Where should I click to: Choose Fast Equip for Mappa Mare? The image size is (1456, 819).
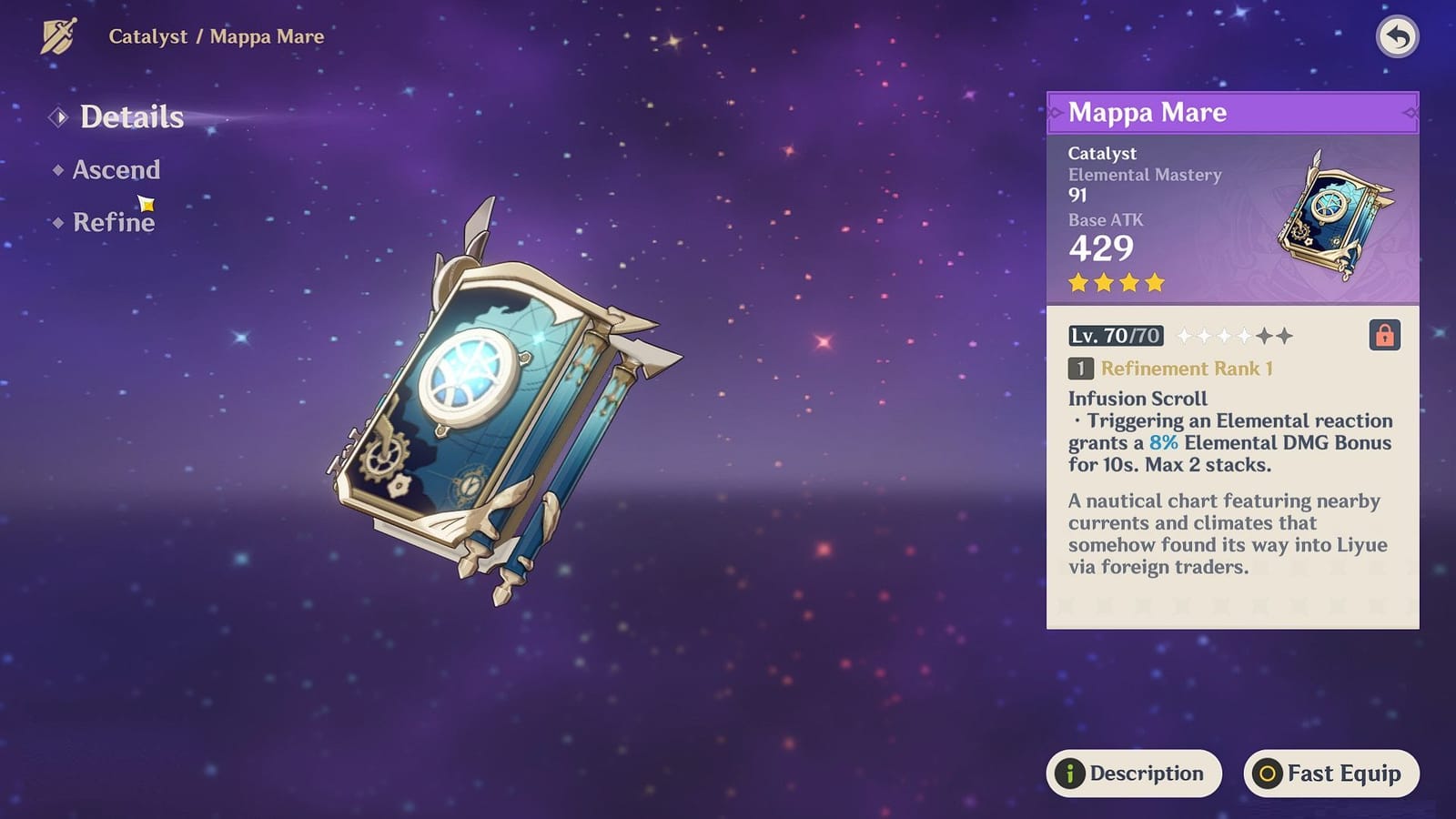[x=1331, y=773]
